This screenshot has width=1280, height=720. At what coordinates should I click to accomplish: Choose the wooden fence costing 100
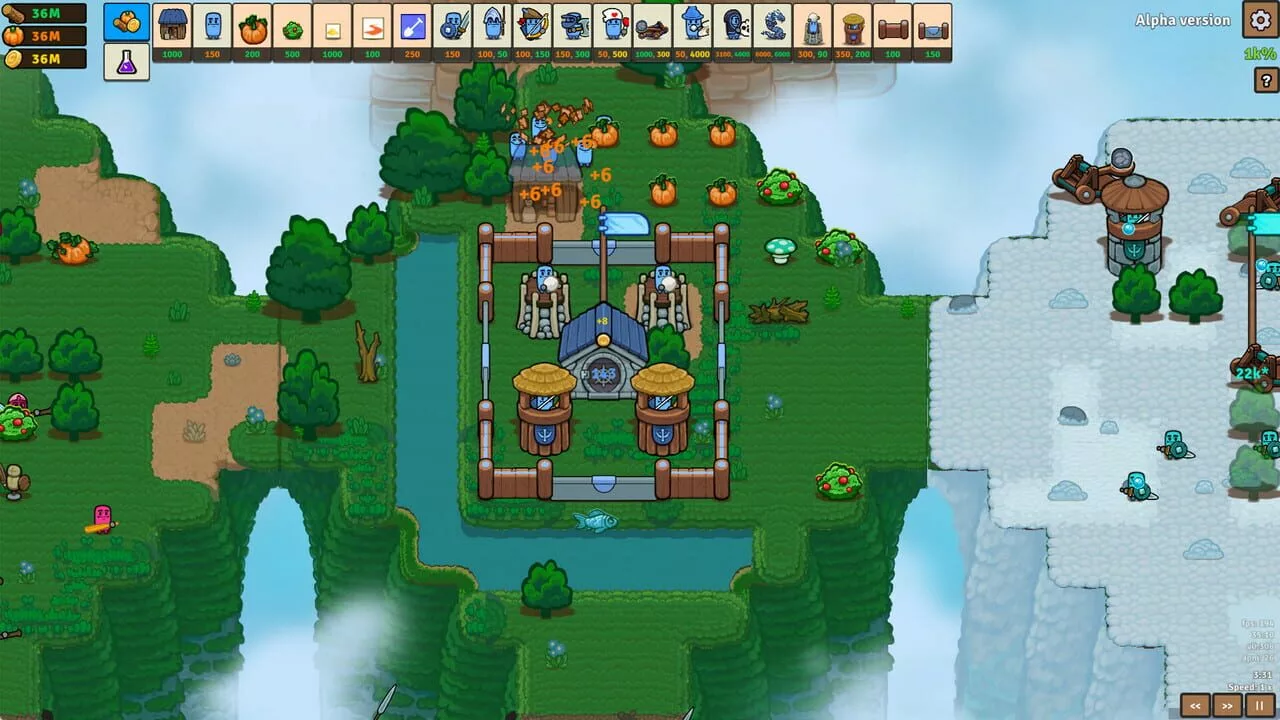point(891,30)
